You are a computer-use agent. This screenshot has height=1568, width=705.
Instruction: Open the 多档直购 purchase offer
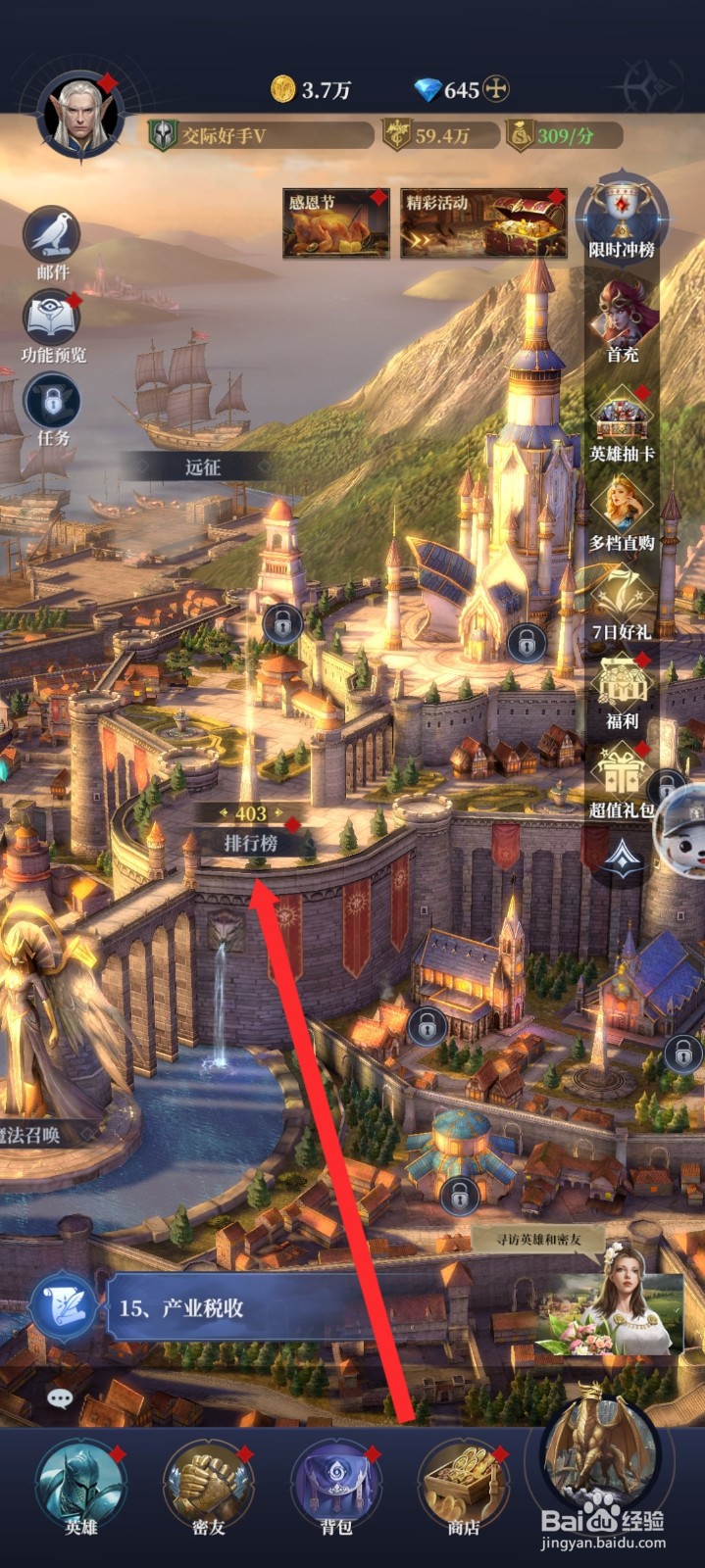(x=622, y=510)
